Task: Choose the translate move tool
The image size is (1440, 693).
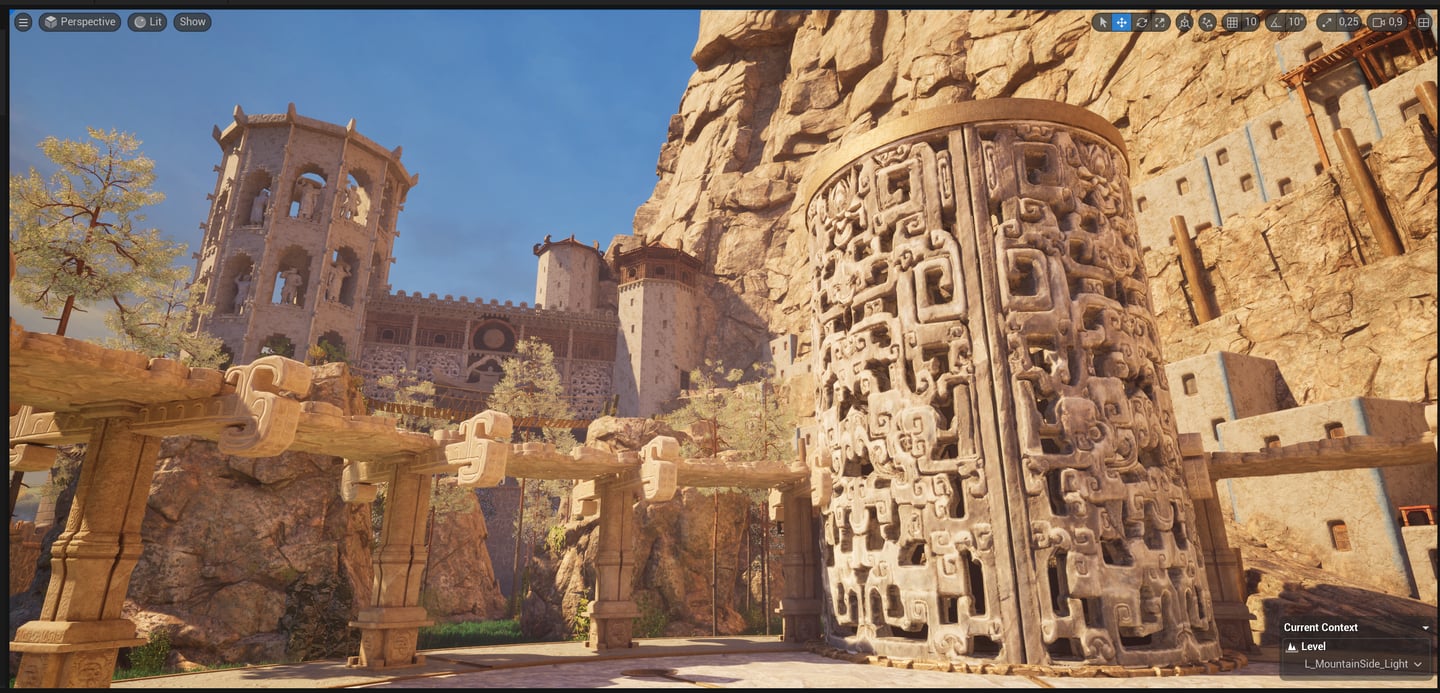Action: click(x=1122, y=22)
